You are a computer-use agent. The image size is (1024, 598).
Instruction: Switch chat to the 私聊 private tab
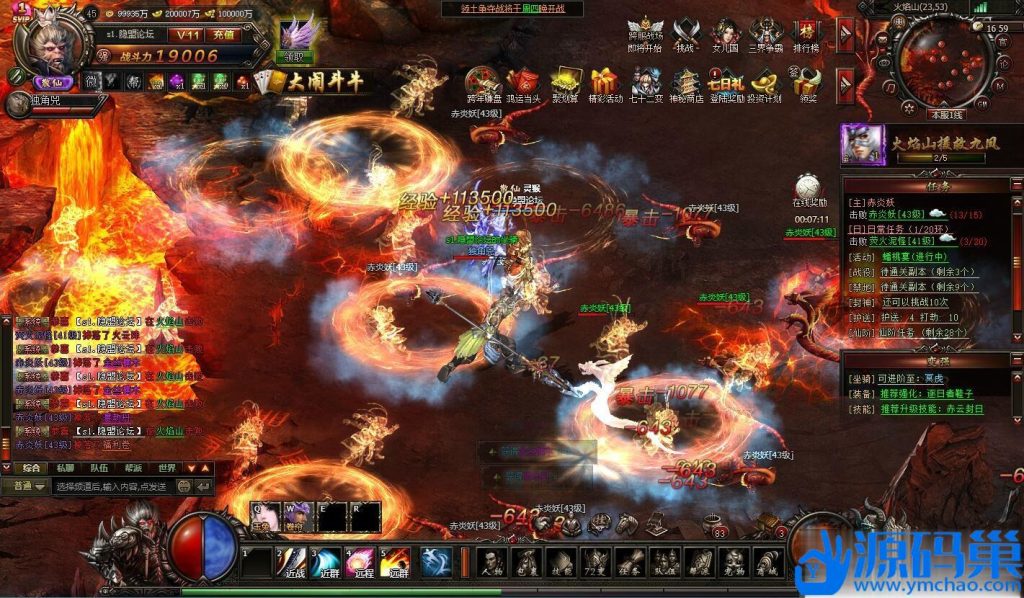coord(65,468)
